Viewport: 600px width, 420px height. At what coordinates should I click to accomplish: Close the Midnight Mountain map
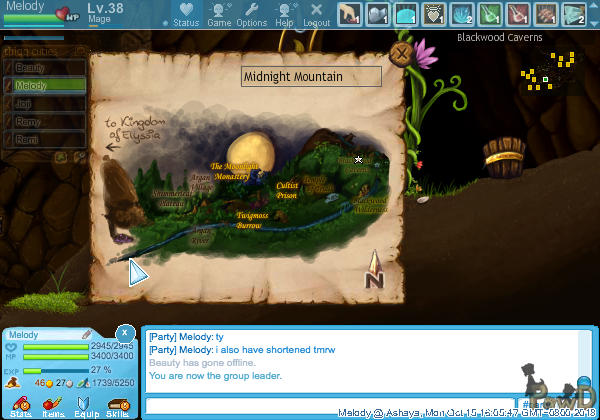click(x=402, y=55)
